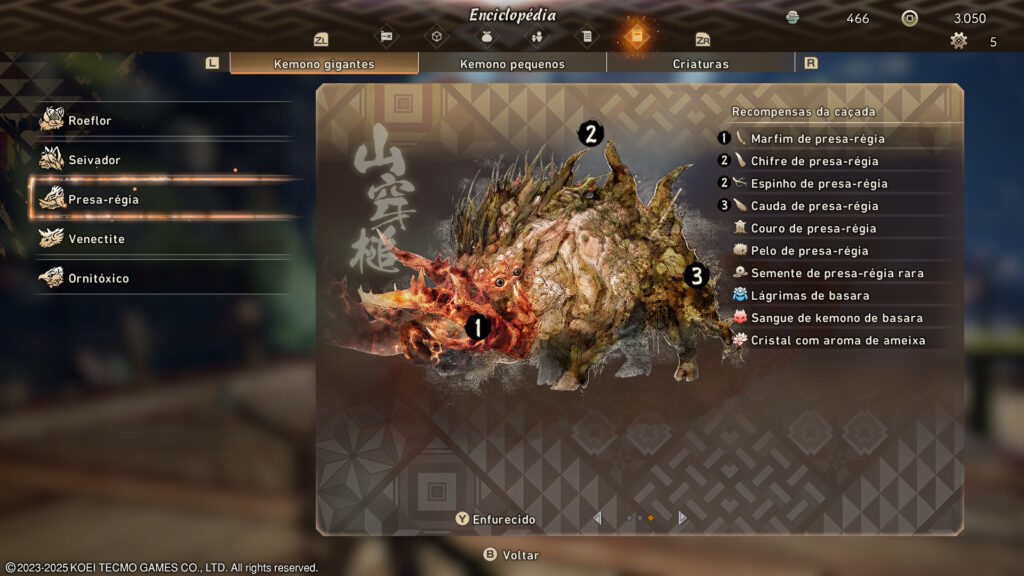
Task: Switch to the Kemono pequenos tab
Action: pyautogui.click(x=512, y=64)
